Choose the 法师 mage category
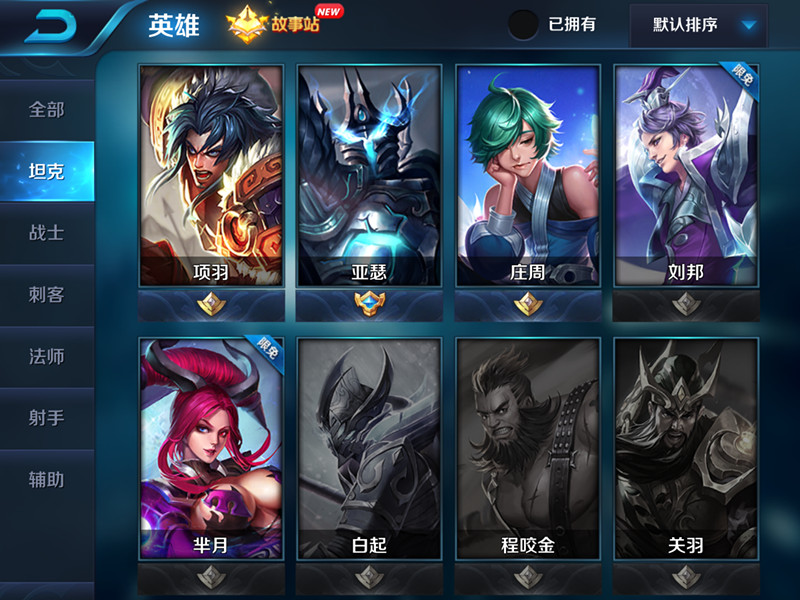 coord(47,356)
